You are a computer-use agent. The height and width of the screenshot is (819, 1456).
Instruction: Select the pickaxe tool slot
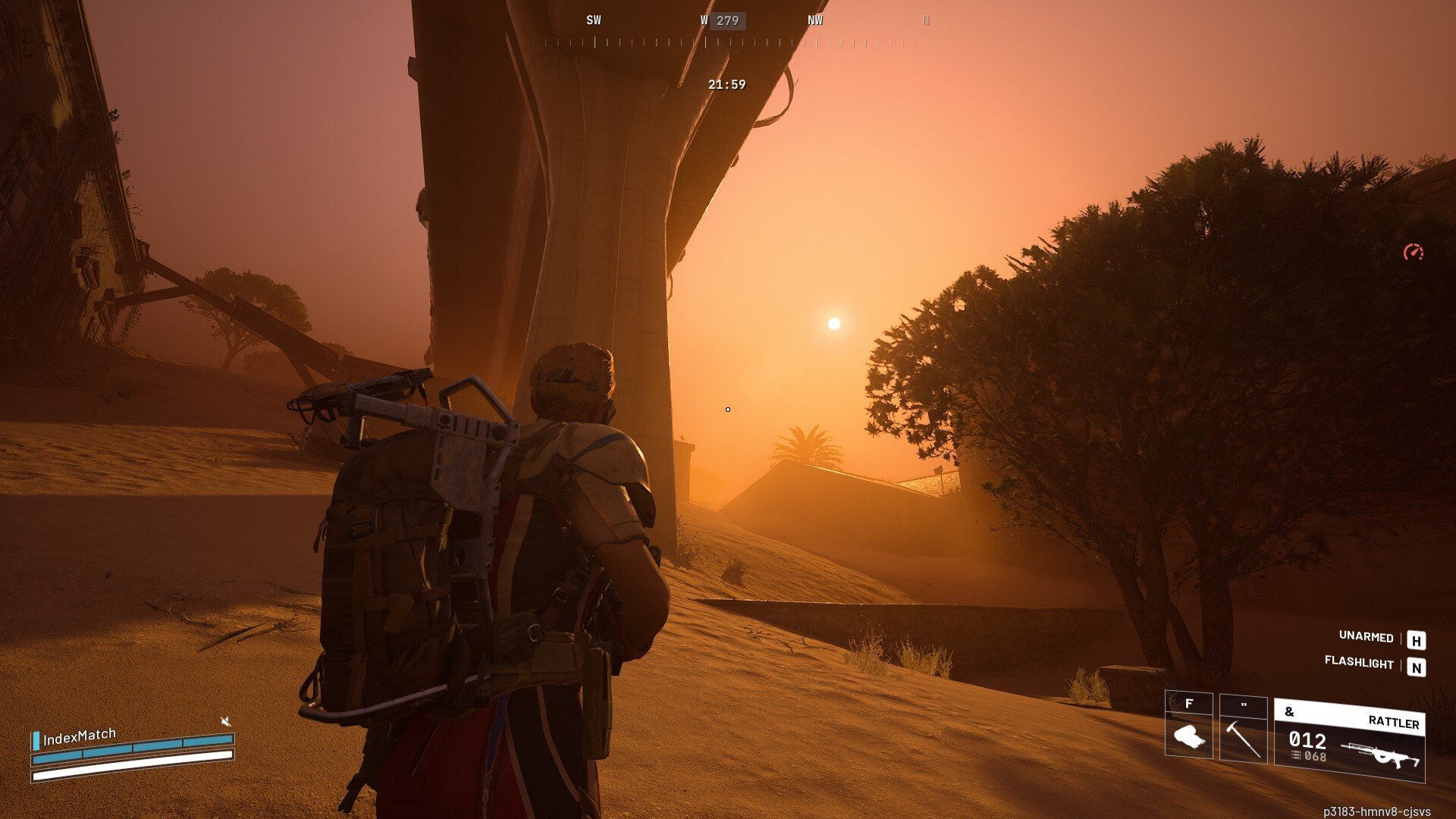[1243, 728]
